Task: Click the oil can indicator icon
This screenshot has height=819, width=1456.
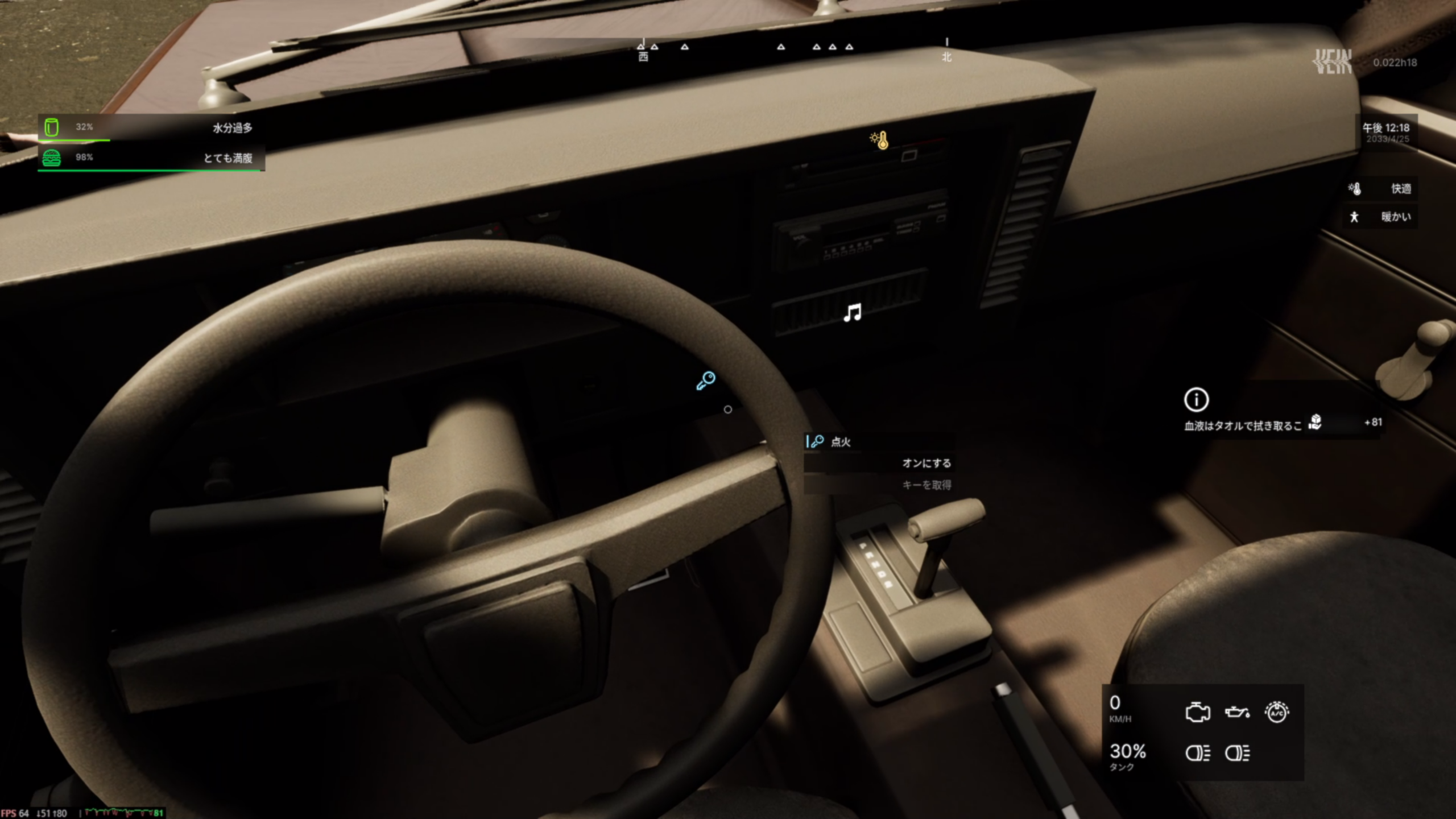Action: (x=1237, y=712)
